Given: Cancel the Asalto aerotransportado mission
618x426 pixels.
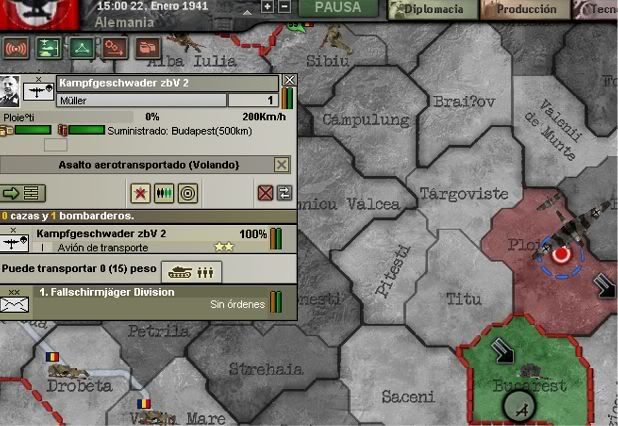Looking at the screenshot, I should click(282, 165).
